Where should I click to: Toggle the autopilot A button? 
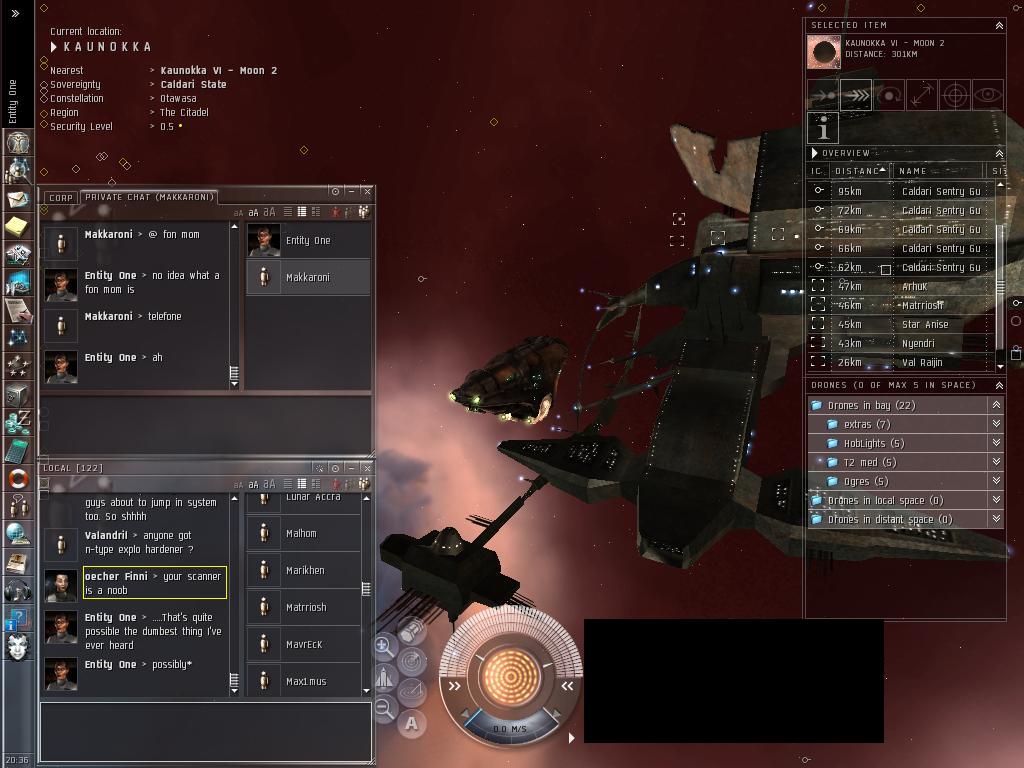tap(411, 723)
